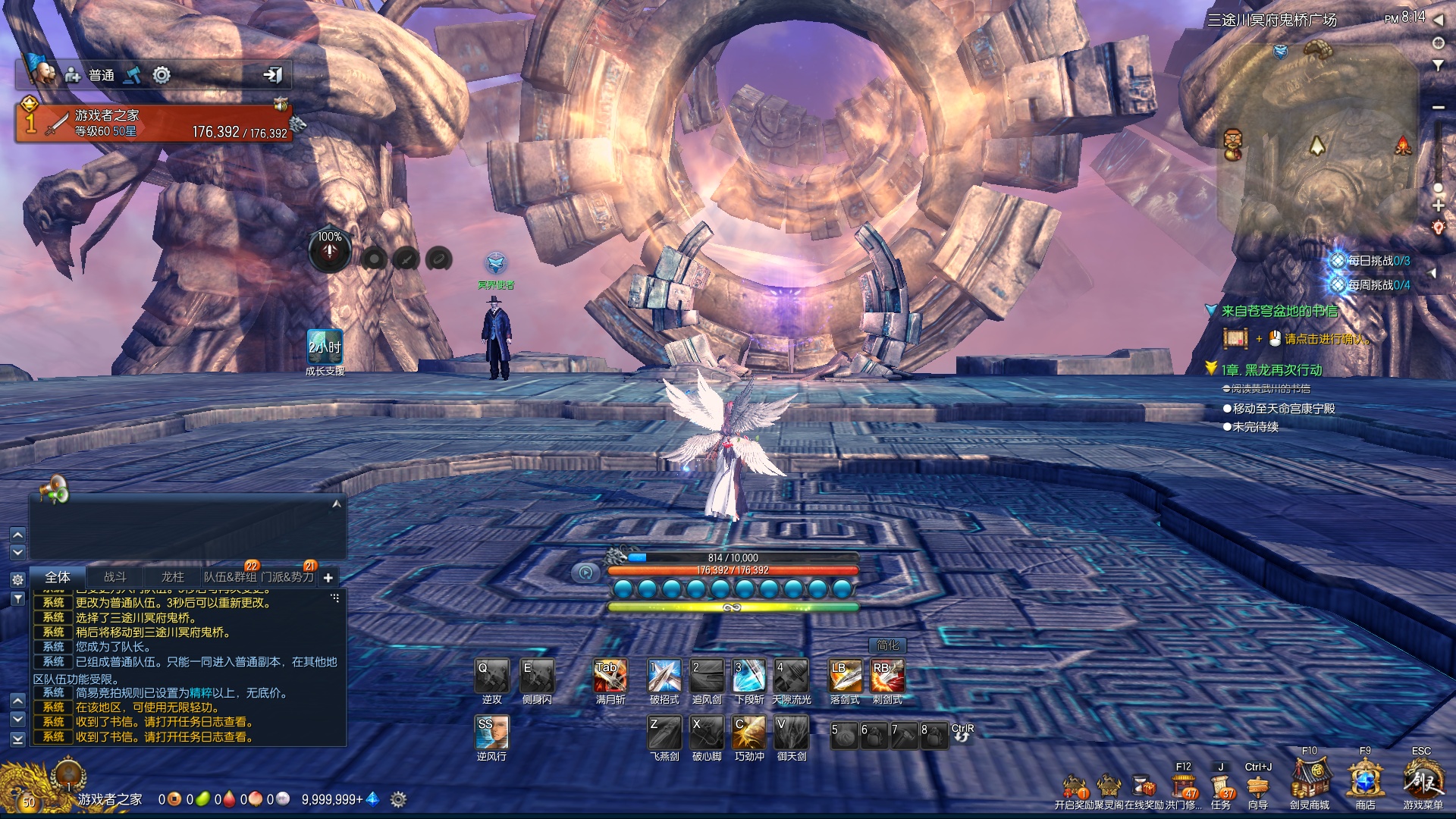Open the 商店 shop icon
This screenshot has width=1456, height=819.
pos(1365,780)
